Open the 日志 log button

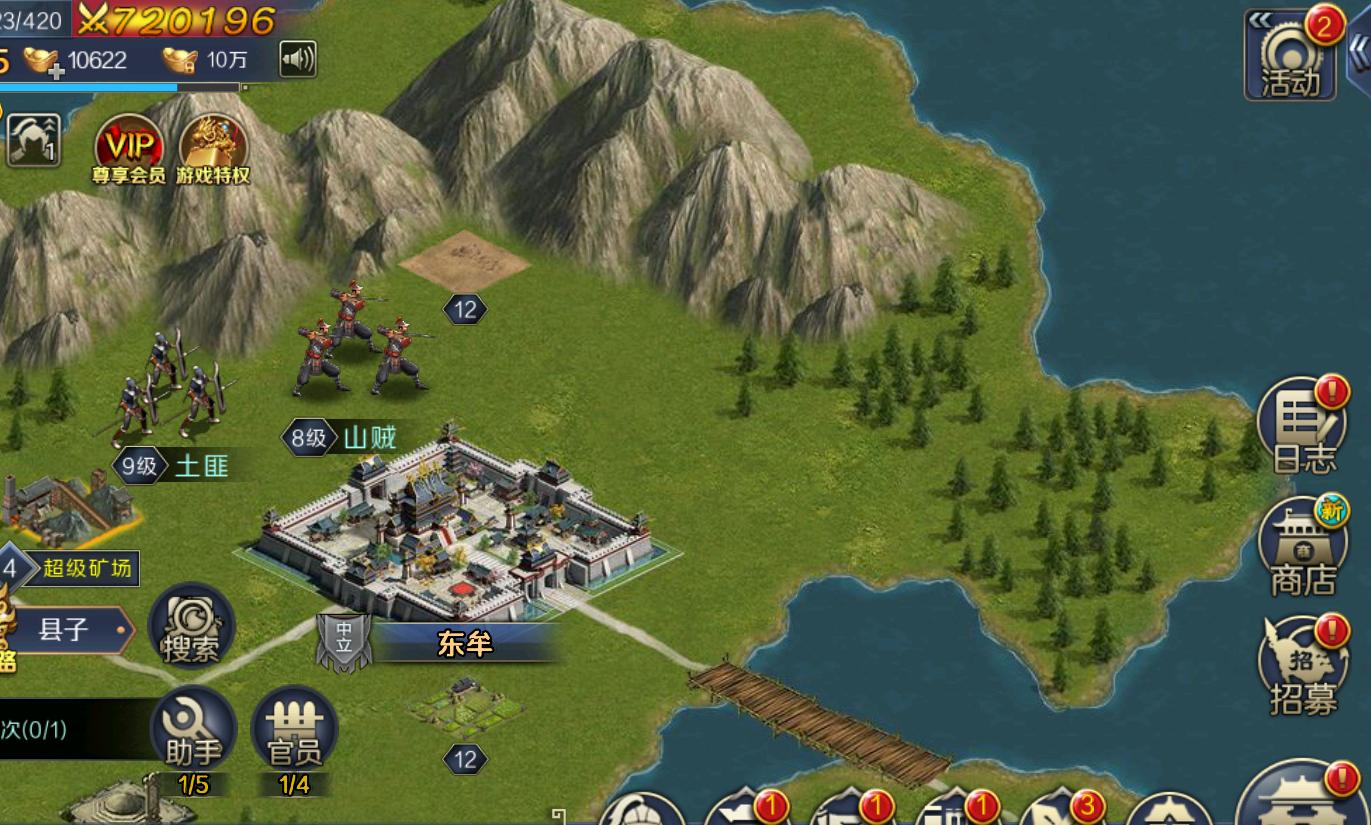pyautogui.click(x=1304, y=427)
